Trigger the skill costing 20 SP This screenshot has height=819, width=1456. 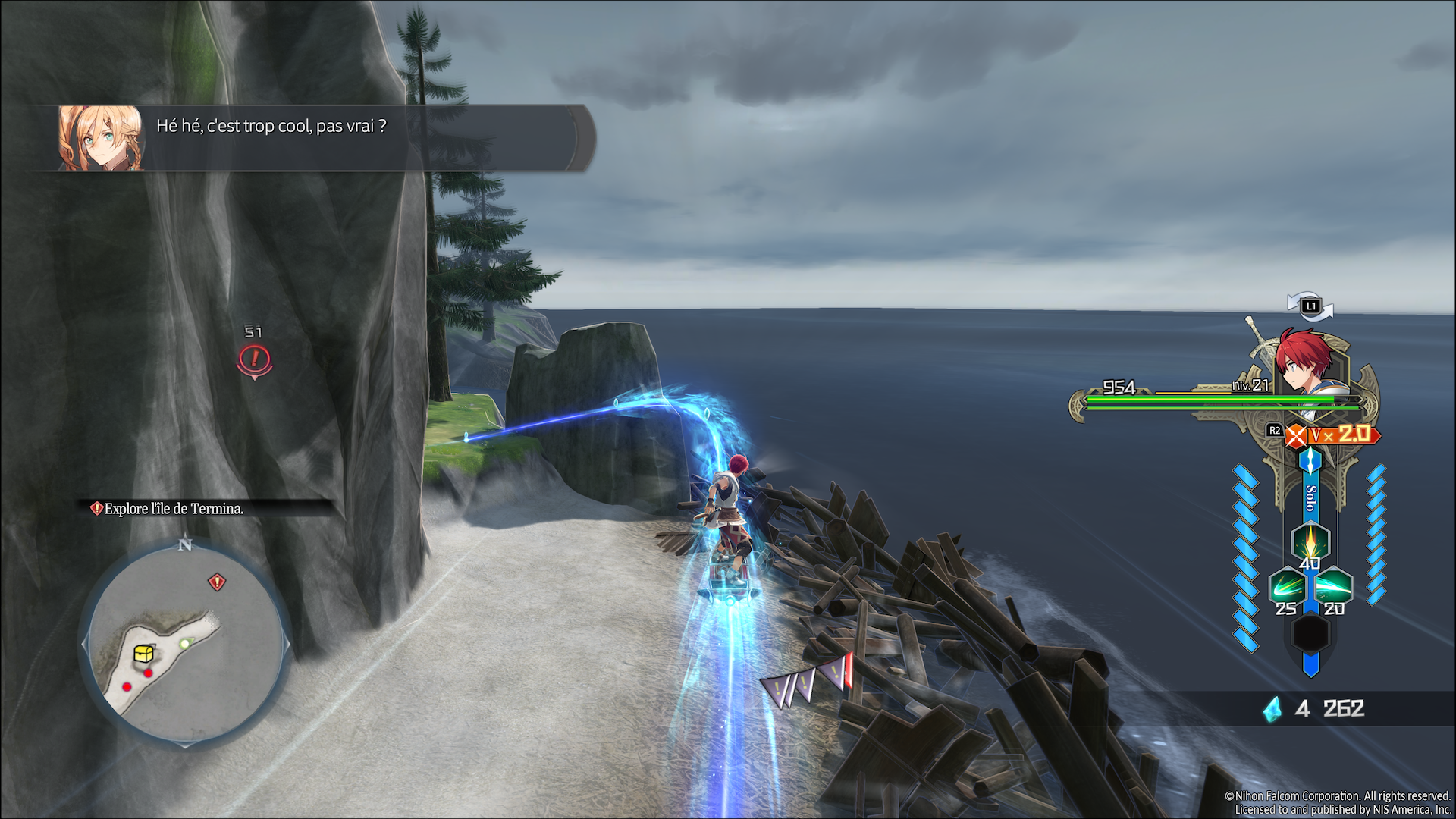pos(1333,588)
